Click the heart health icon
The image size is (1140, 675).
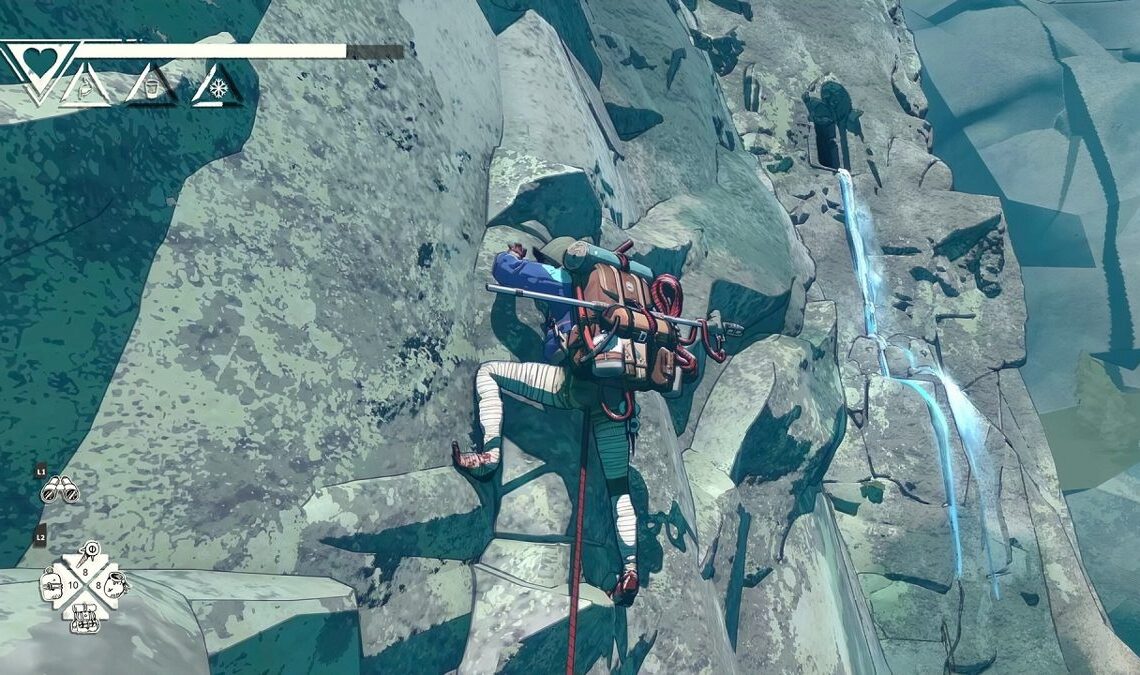[x=40, y=62]
